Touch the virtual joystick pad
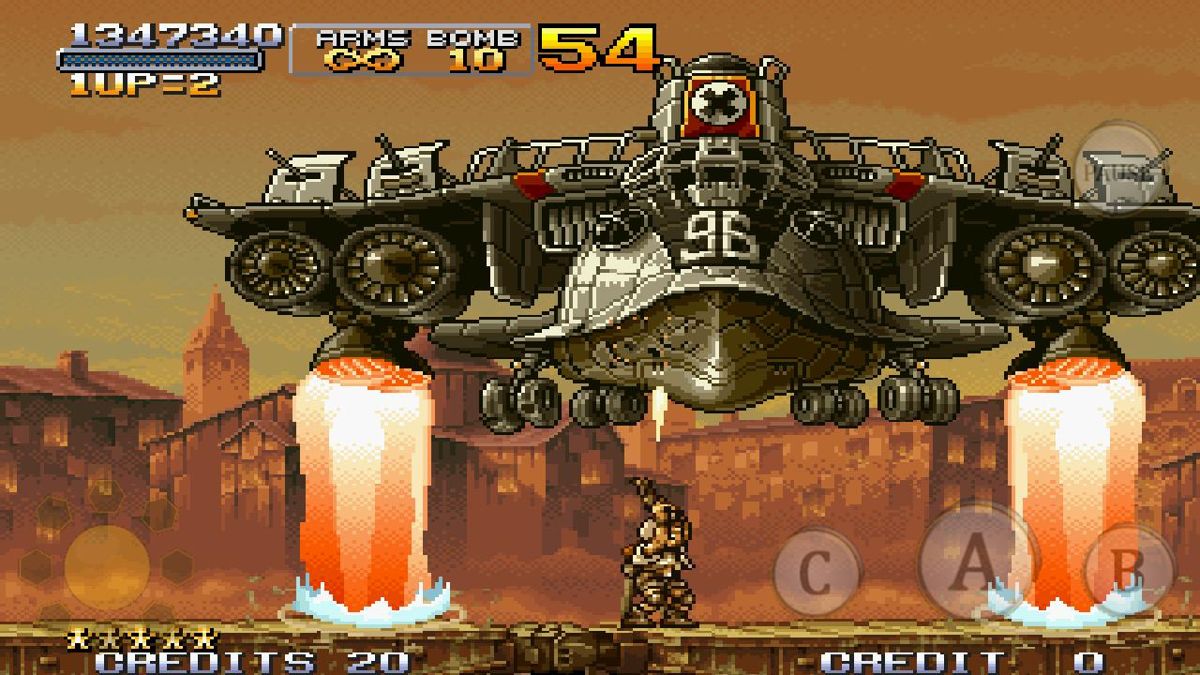The image size is (1200, 675). pyautogui.click(x=106, y=565)
